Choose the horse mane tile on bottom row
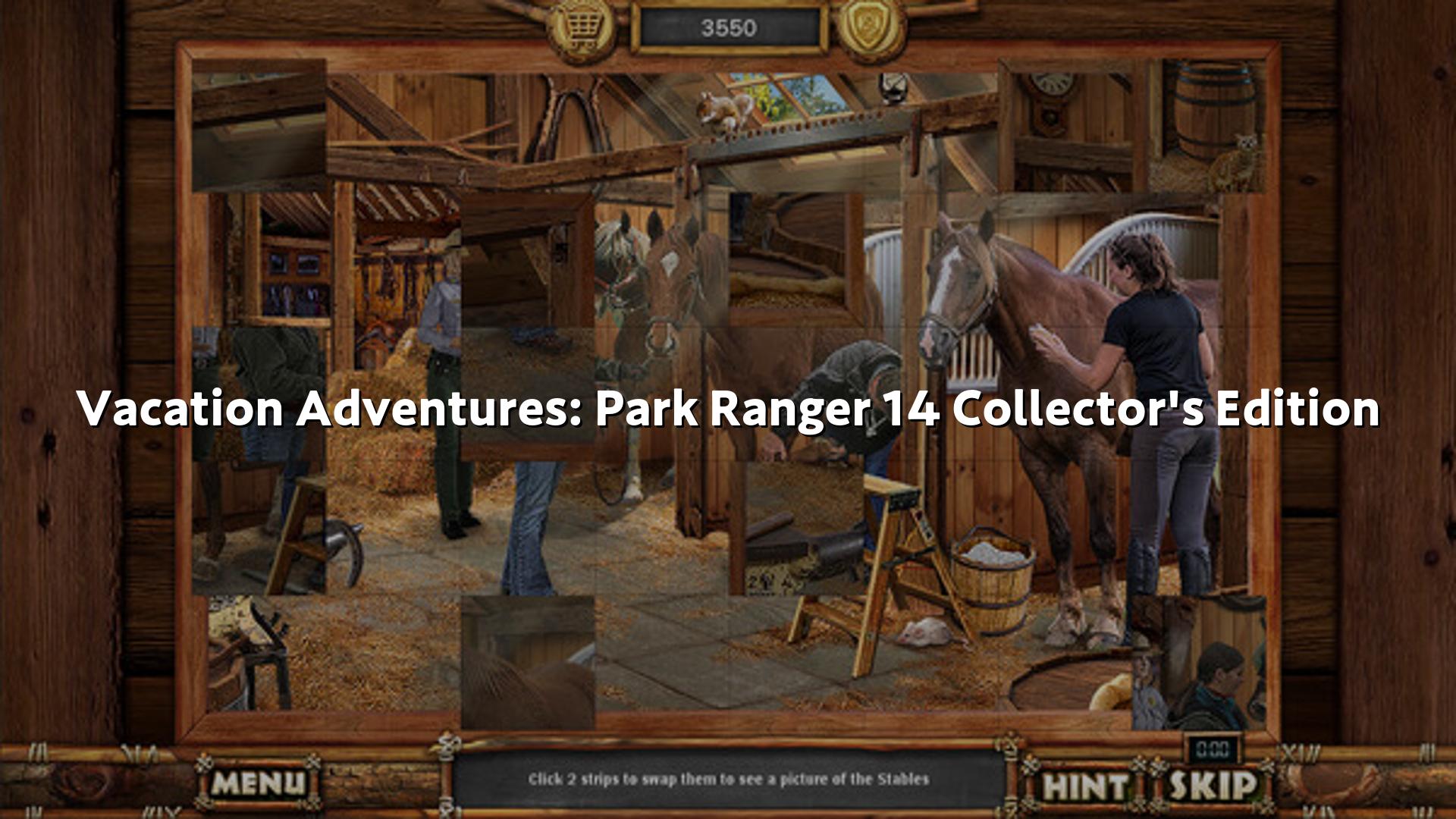This screenshot has width=1456, height=819. (x=528, y=661)
